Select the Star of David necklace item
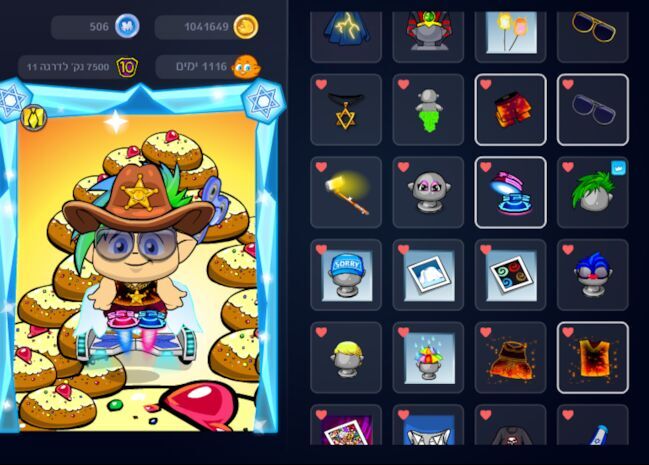This screenshot has width=649, height=465. (346, 110)
